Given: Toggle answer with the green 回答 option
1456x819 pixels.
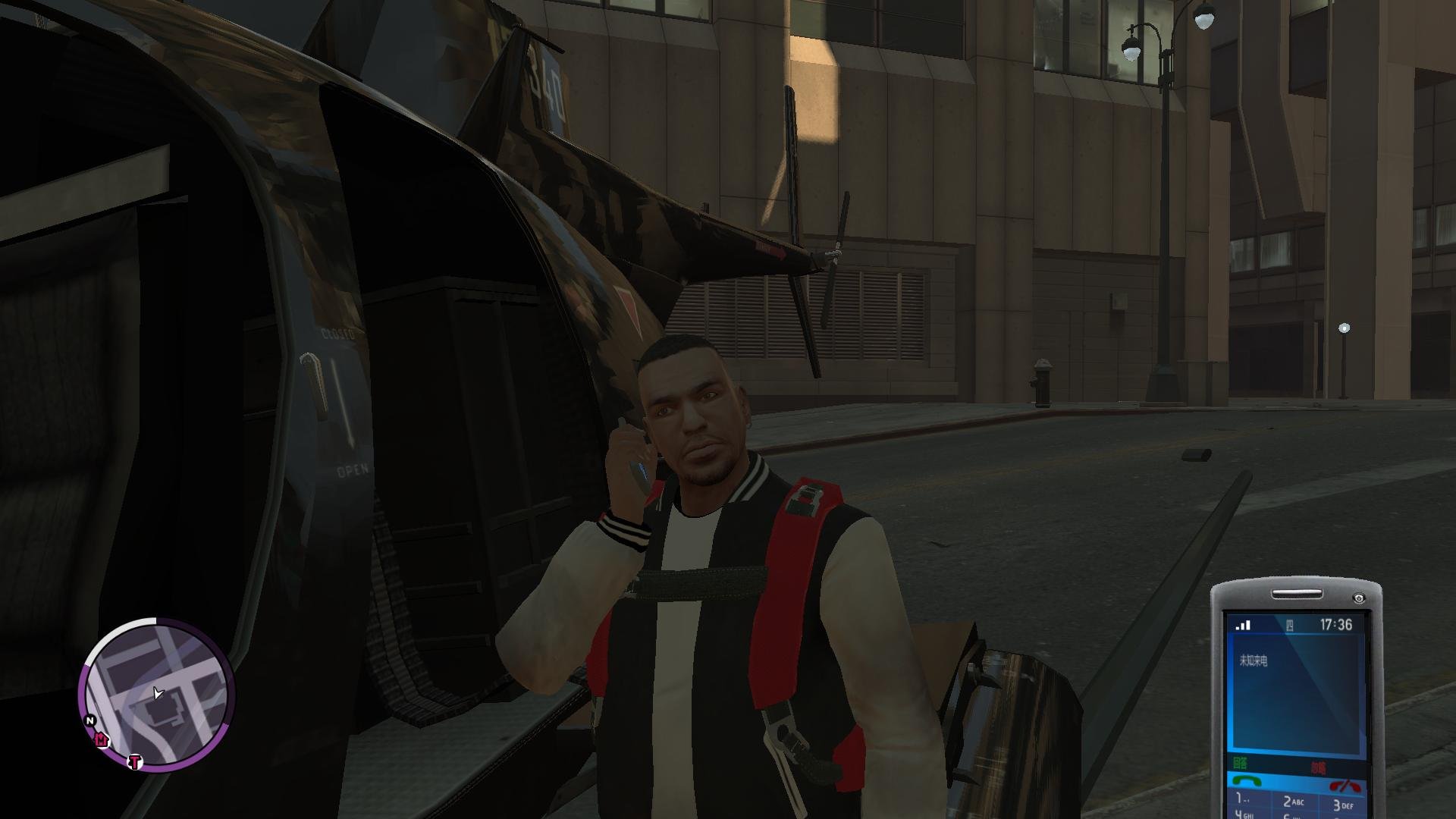Looking at the screenshot, I should [x=1241, y=763].
